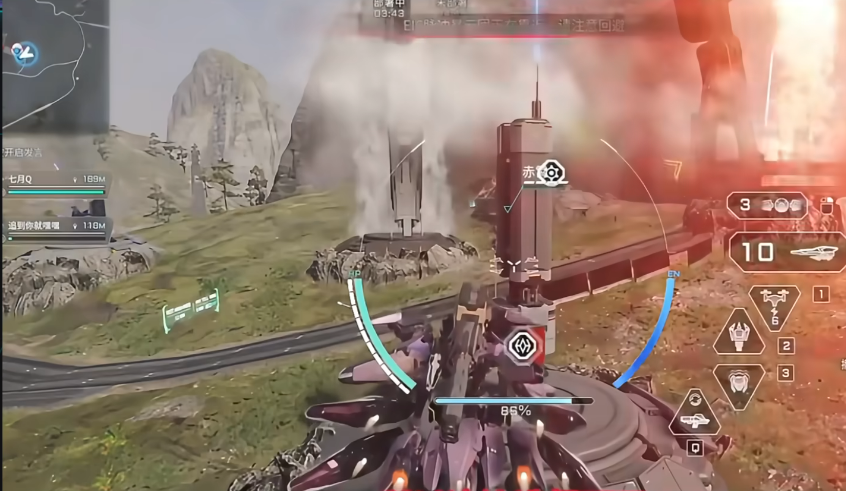Click the 开启发言 voice chat prompt

coord(27,152)
